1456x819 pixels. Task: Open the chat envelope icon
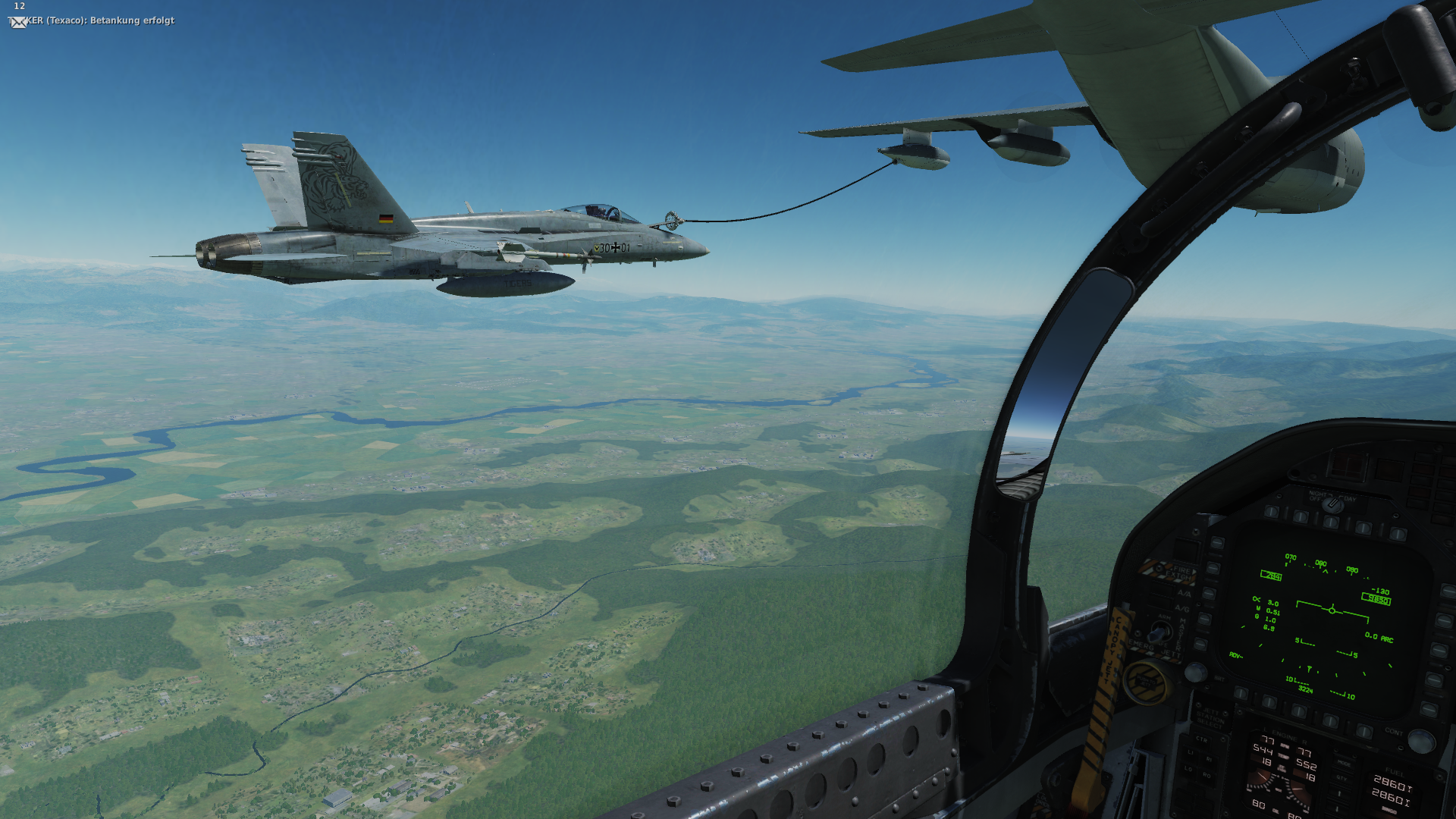pos(19,22)
